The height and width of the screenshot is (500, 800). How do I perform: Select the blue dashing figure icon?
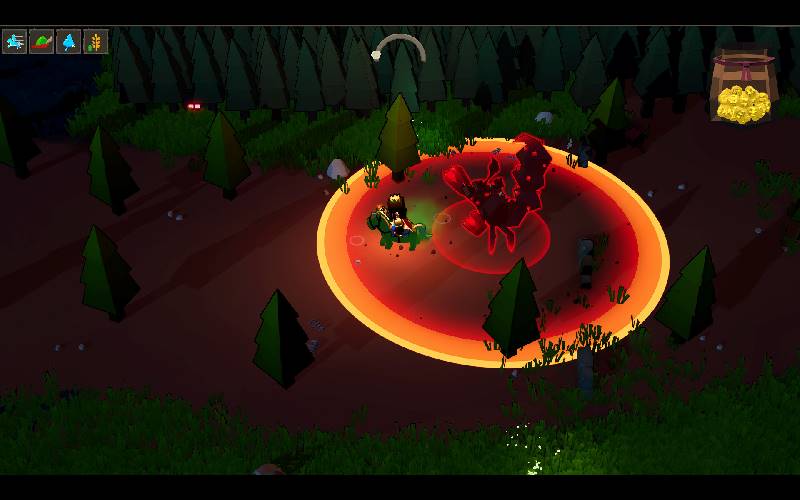click(15, 41)
